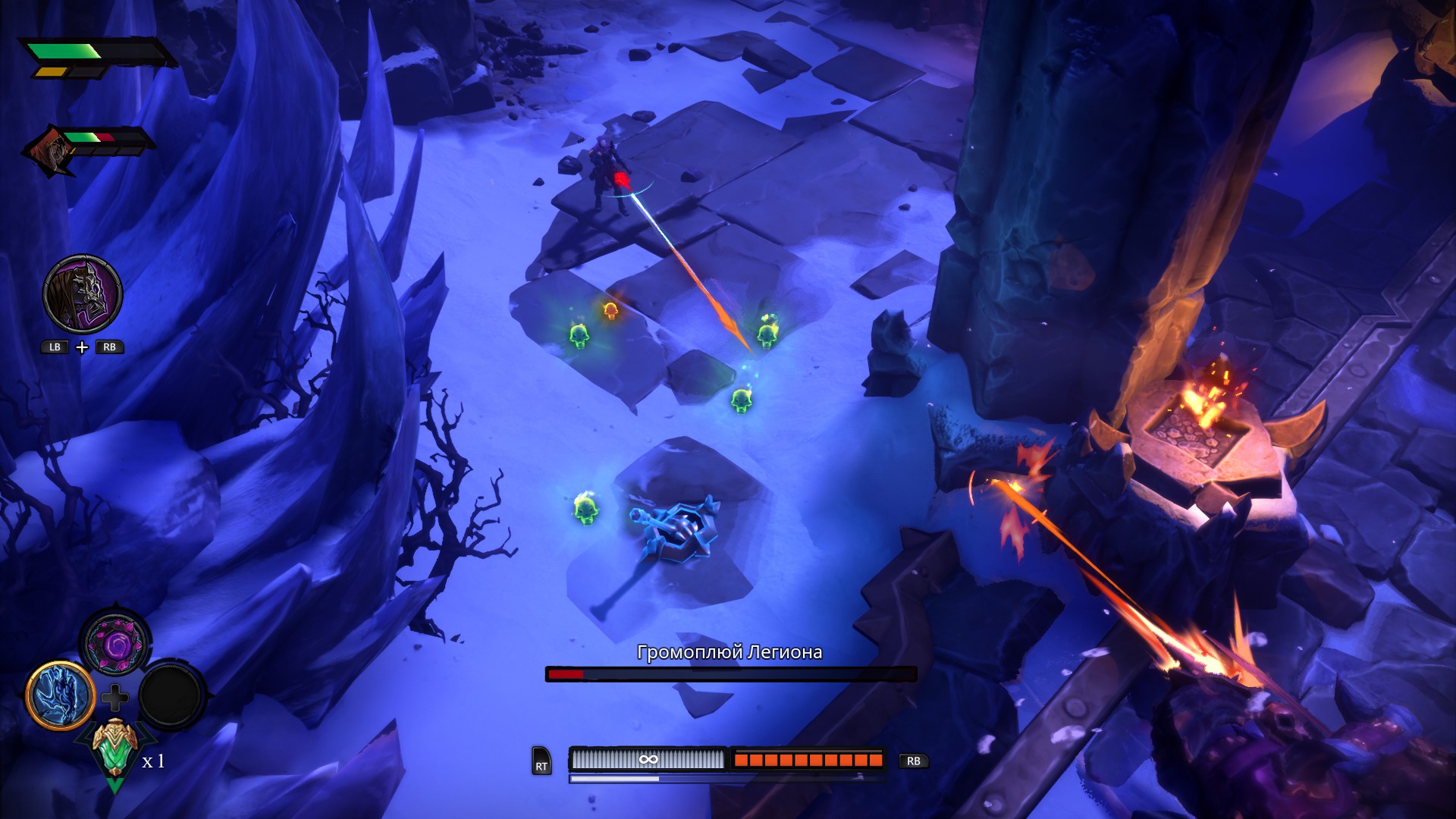Select the red-hooded partner portrait
This screenshot has width=1456, height=819.
click(50, 150)
